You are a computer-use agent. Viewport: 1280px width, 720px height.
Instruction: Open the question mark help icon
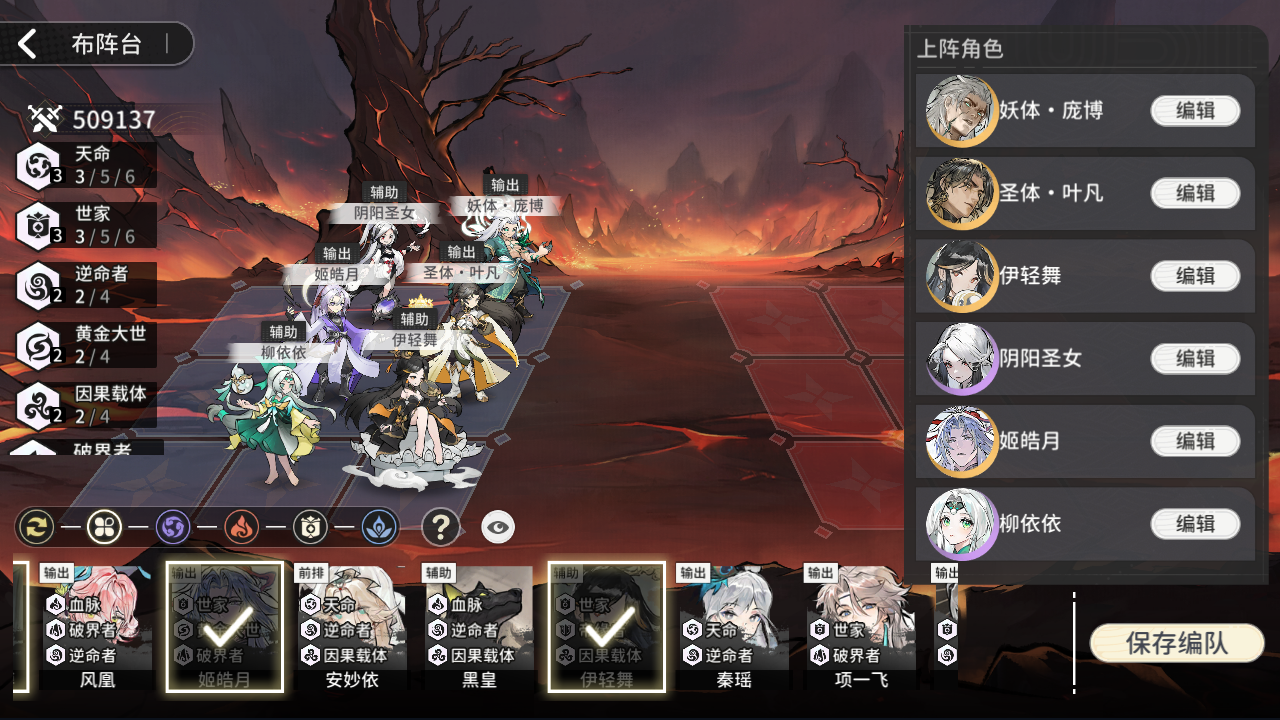click(x=440, y=526)
